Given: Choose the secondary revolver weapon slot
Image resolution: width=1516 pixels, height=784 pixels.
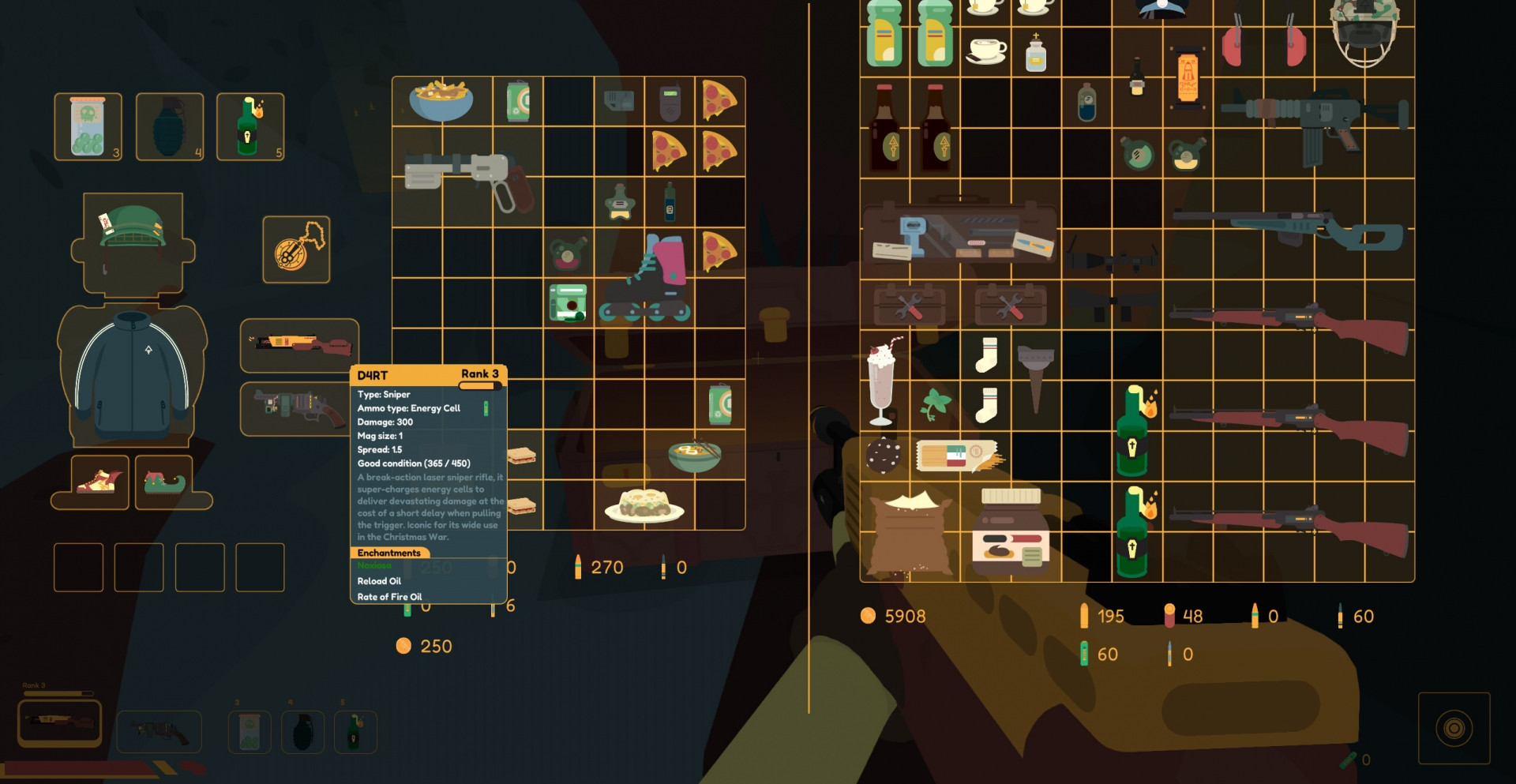Looking at the screenshot, I should pos(295,408).
